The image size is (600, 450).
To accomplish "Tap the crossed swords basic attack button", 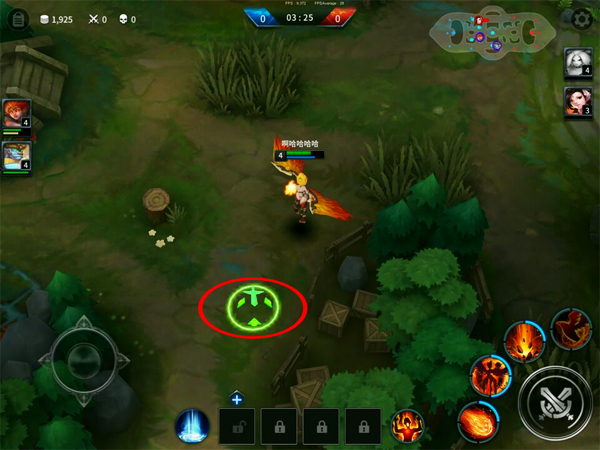I will tap(553, 402).
